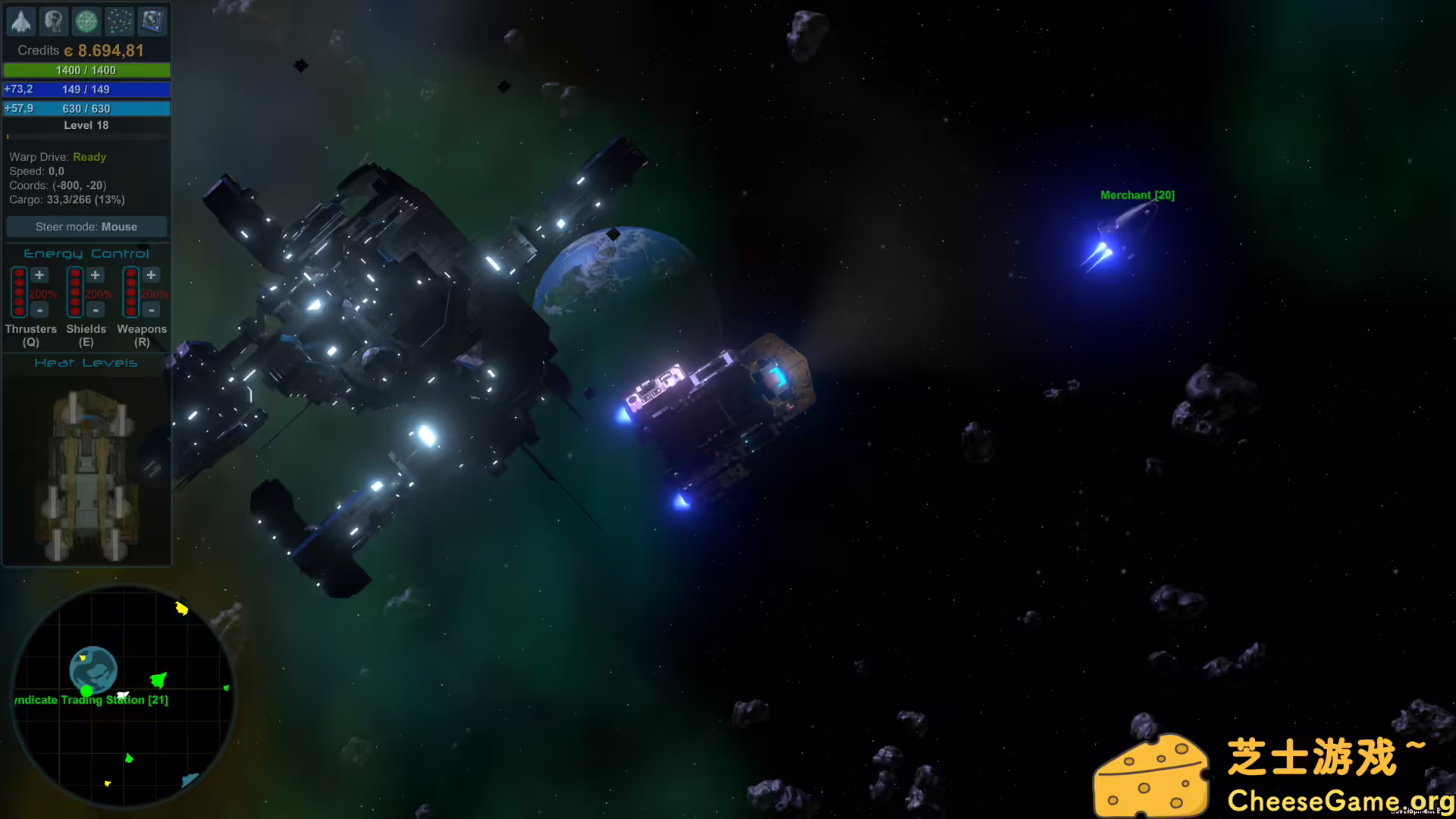The height and width of the screenshot is (819, 1456).
Task: Increase Thrusters power with the plus button
Action: pyautogui.click(x=39, y=275)
